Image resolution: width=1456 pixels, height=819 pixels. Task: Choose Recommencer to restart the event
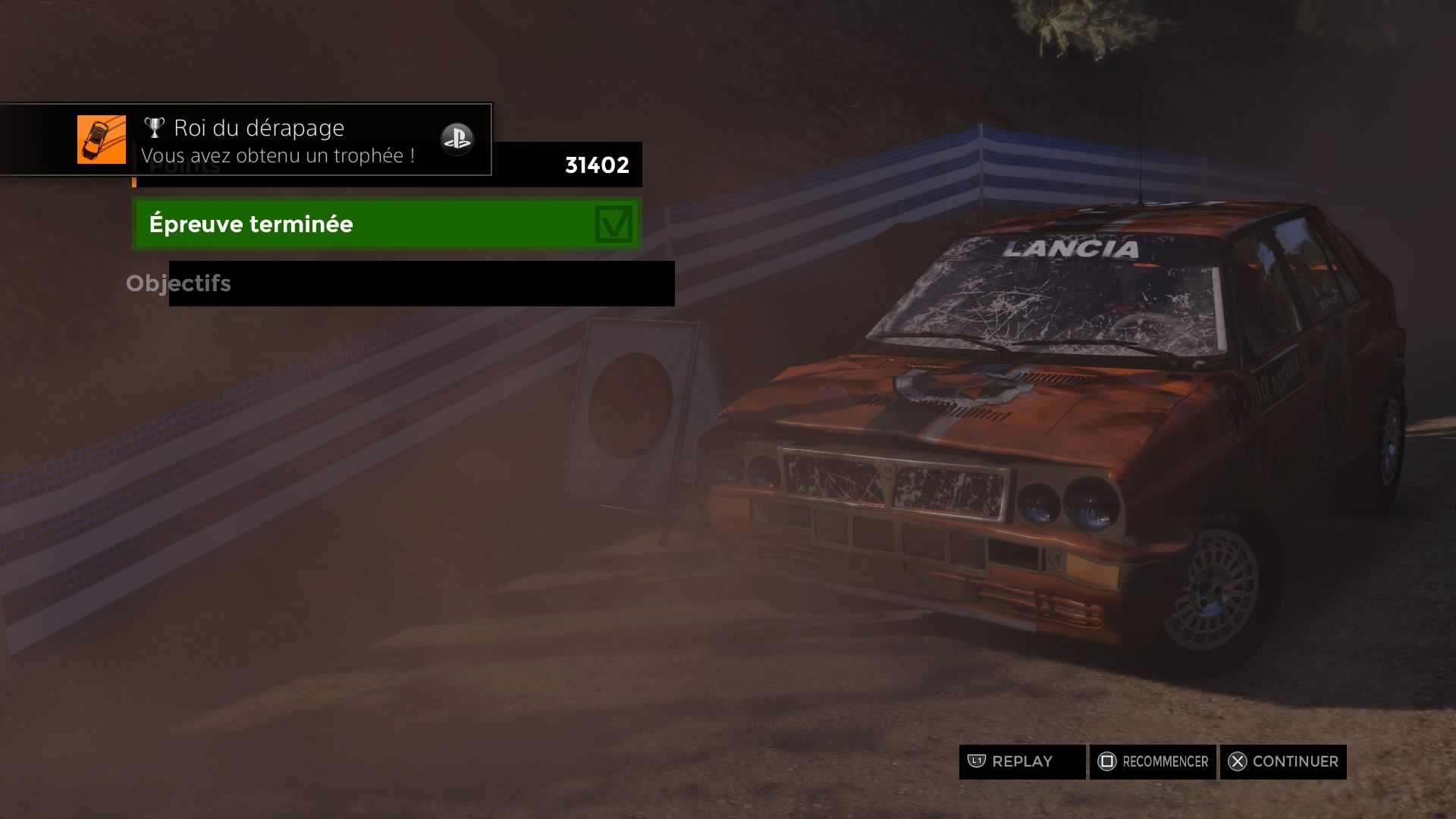click(x=1153, y=761)
